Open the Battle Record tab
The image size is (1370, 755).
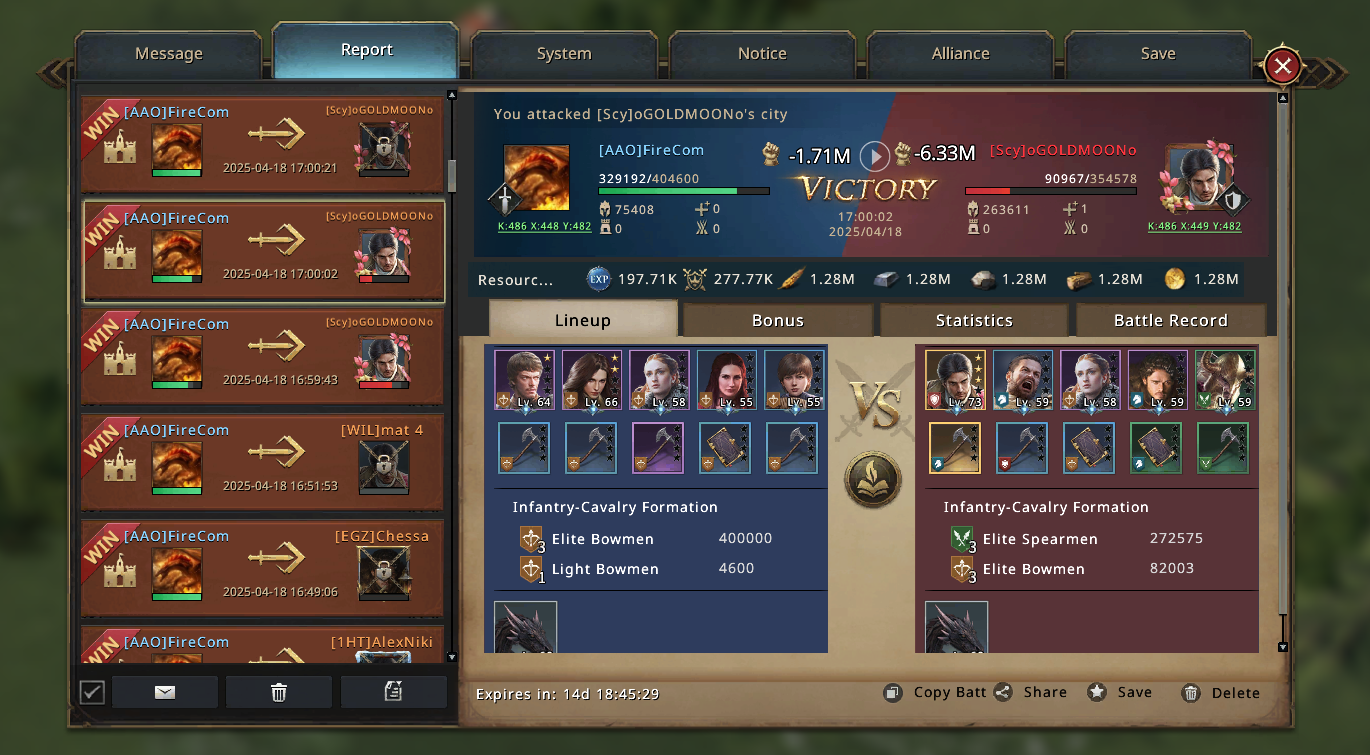point(1170,320)
